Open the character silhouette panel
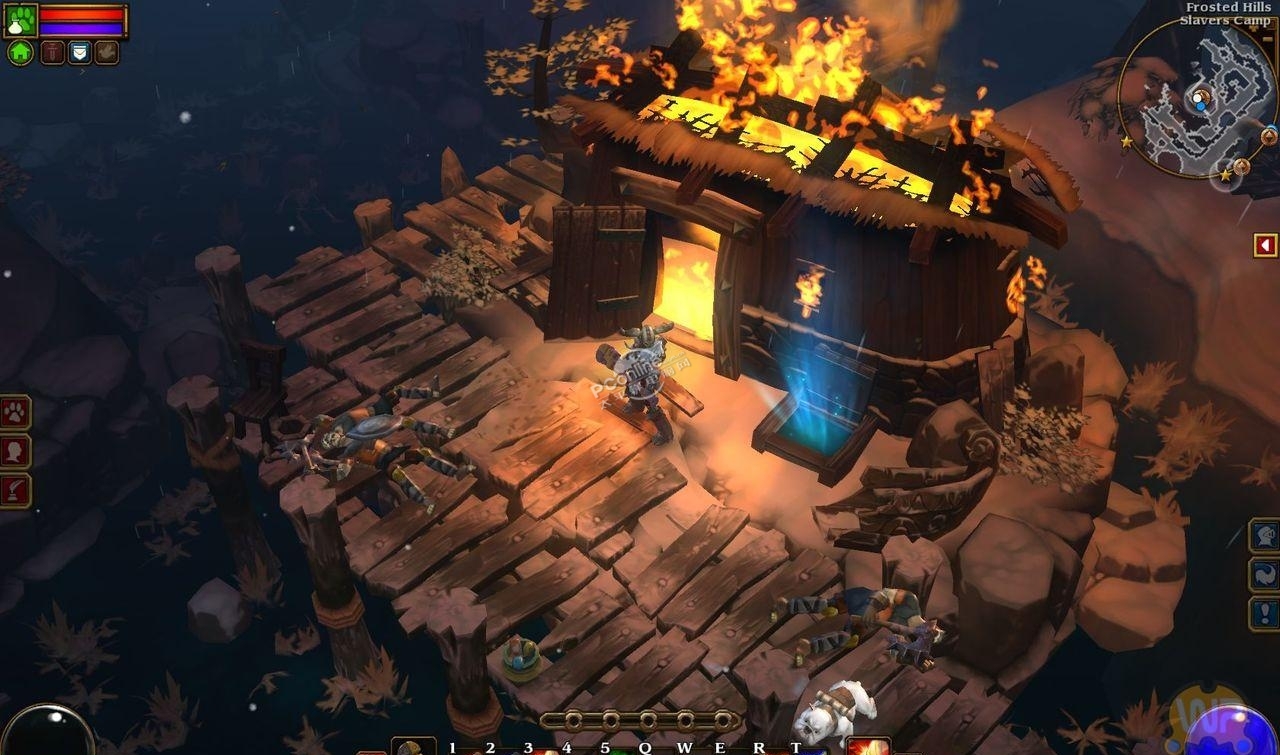This screenshot has height=755, width=1280. 16,452
